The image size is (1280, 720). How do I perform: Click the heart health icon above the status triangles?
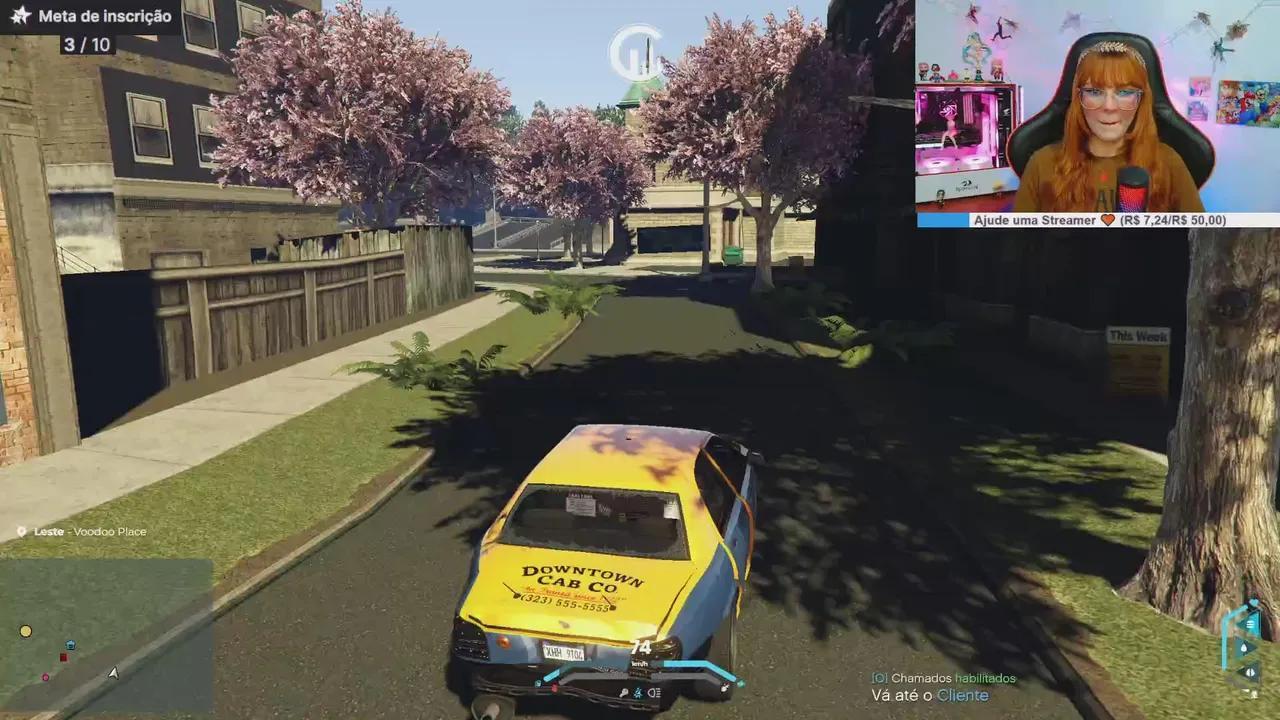coord(1253,600)
